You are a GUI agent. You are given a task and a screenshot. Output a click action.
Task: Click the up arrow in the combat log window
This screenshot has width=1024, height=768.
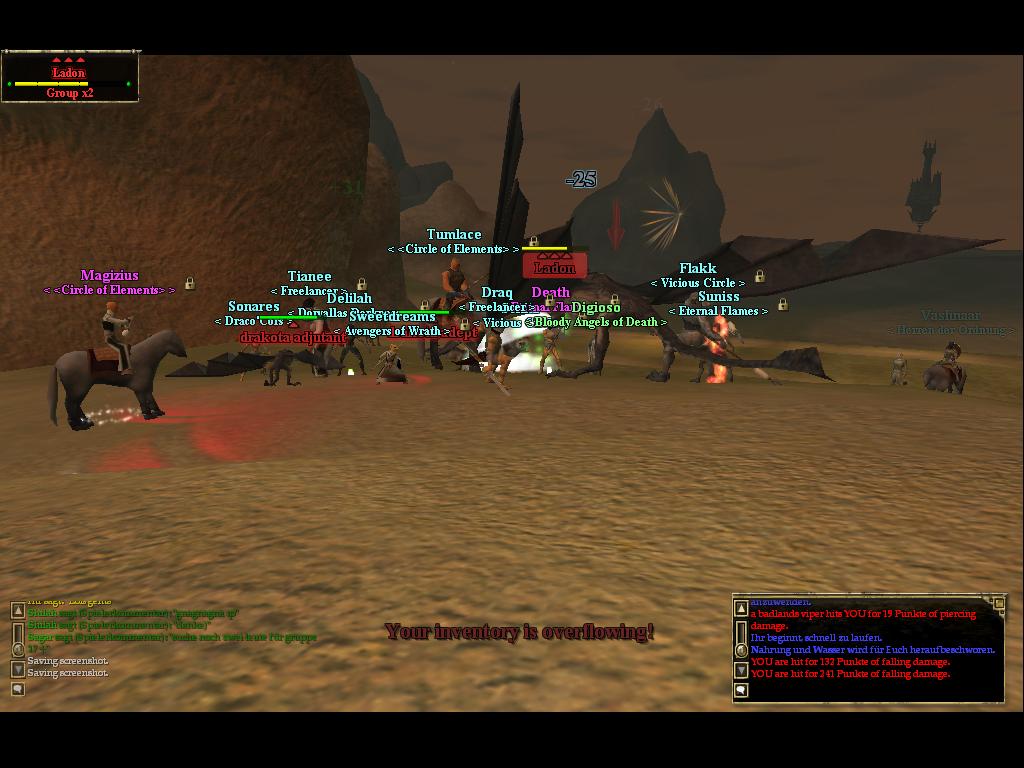pyautogui.click(x=741, y=608)
